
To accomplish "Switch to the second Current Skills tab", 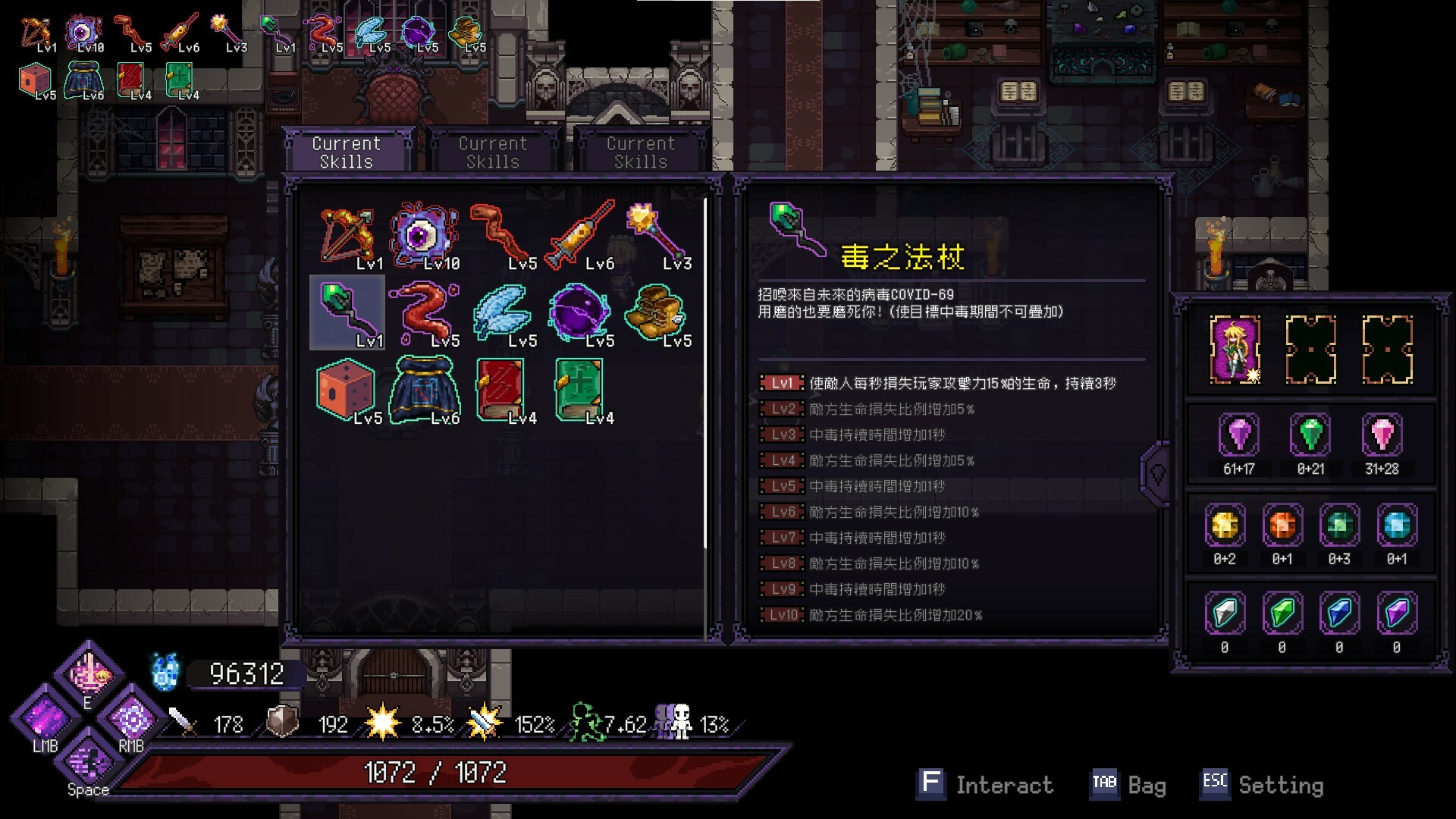I will tap(493, 150).
